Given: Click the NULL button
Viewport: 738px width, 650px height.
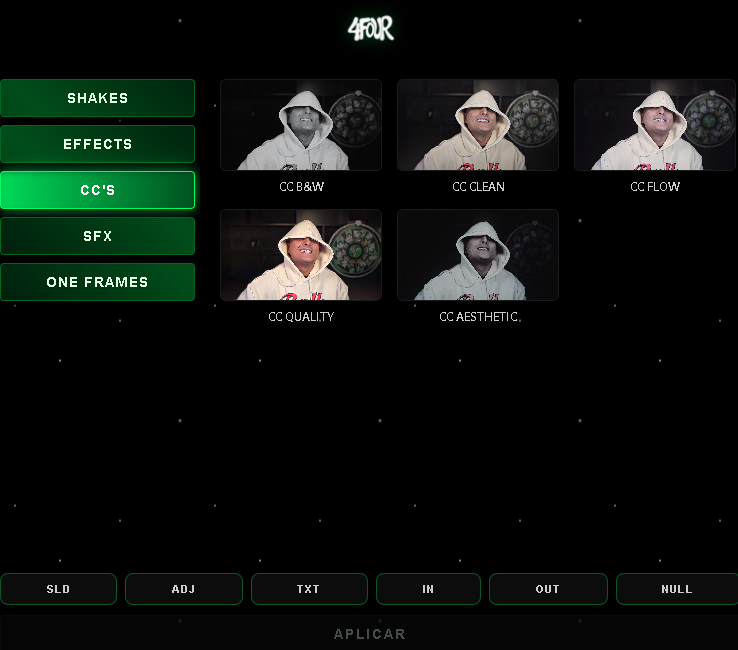Looking at the screenshot, I should click(x=676, y=589).
